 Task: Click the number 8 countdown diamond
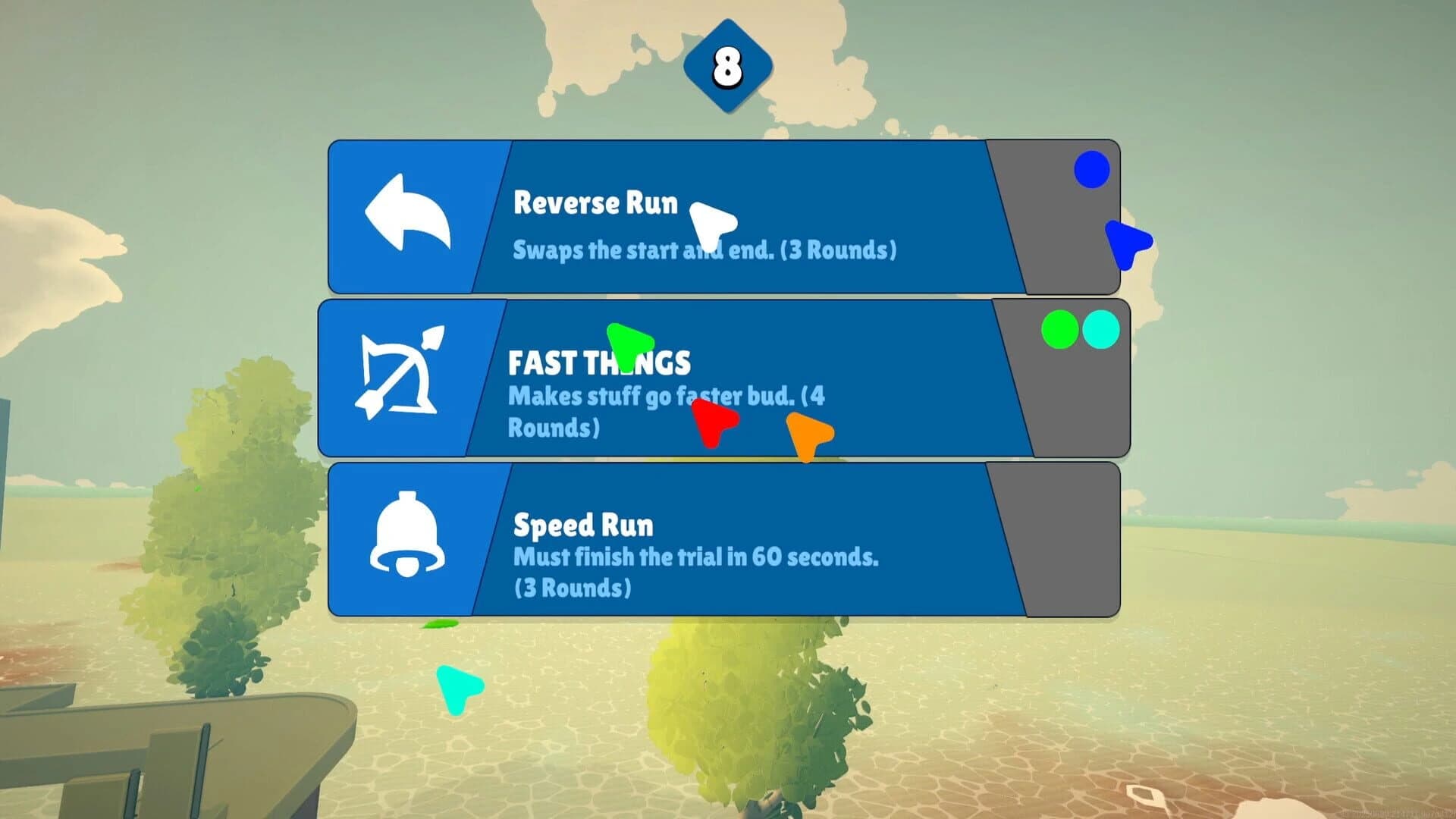point(726,67)
